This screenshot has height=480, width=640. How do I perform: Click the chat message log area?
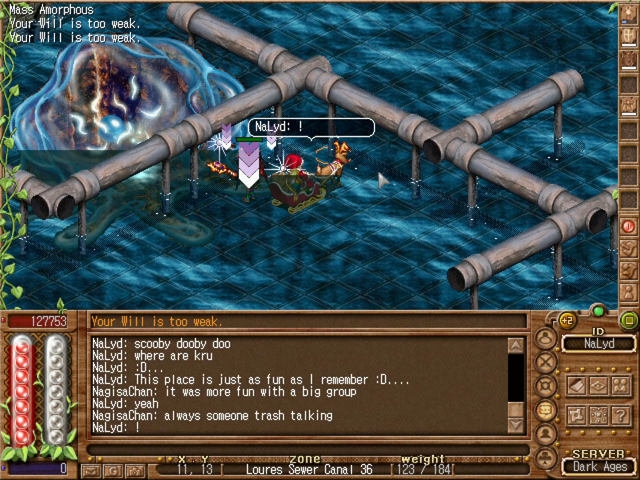[x=298, y=385]
